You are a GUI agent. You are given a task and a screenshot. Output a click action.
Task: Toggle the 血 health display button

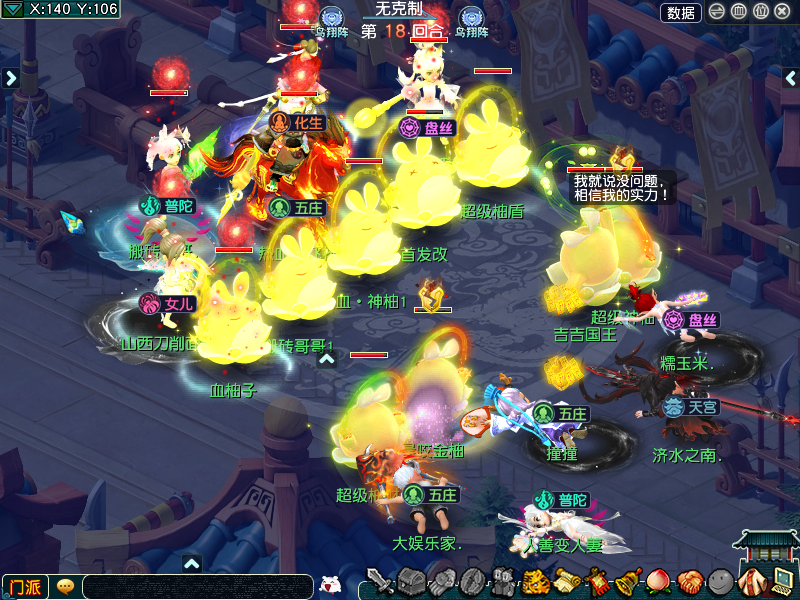[739, 12]
